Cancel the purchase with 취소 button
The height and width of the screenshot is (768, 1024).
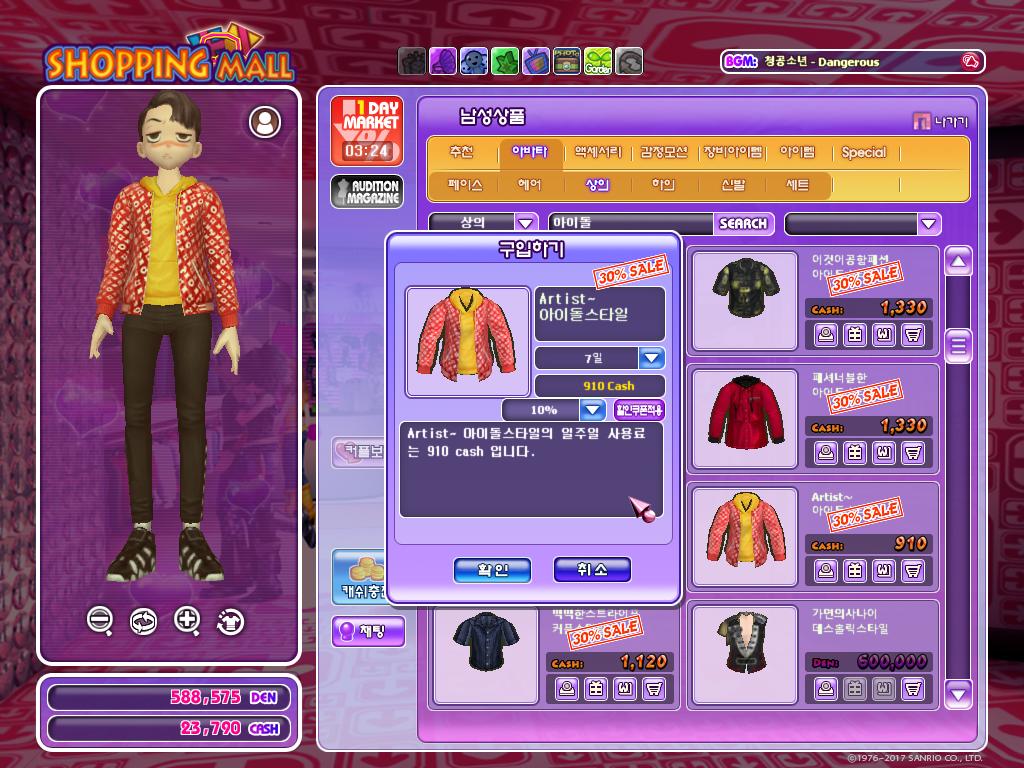pyautogui.click(x=592, y=570)
